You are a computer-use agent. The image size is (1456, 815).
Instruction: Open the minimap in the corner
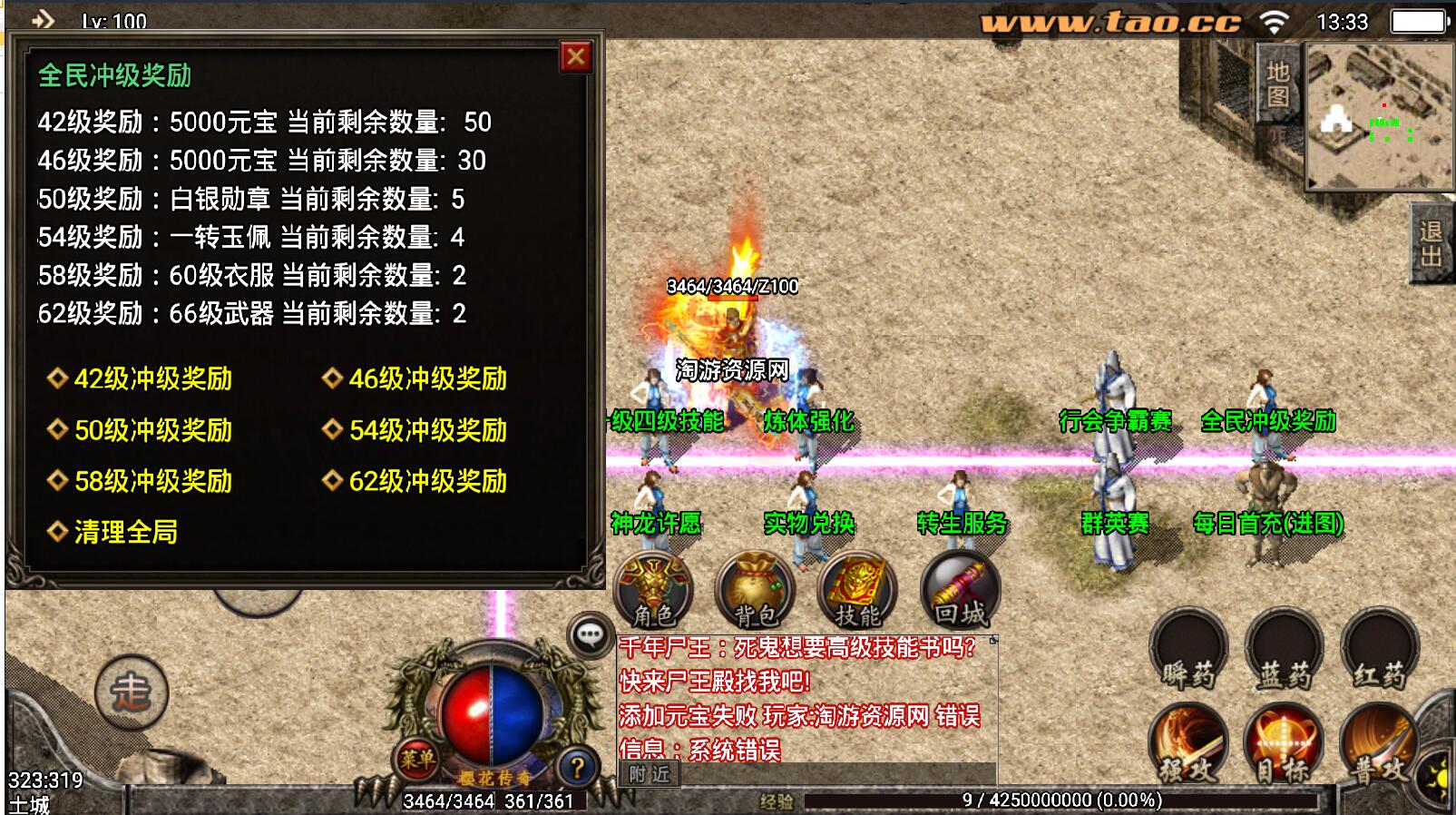(1379, 116)
